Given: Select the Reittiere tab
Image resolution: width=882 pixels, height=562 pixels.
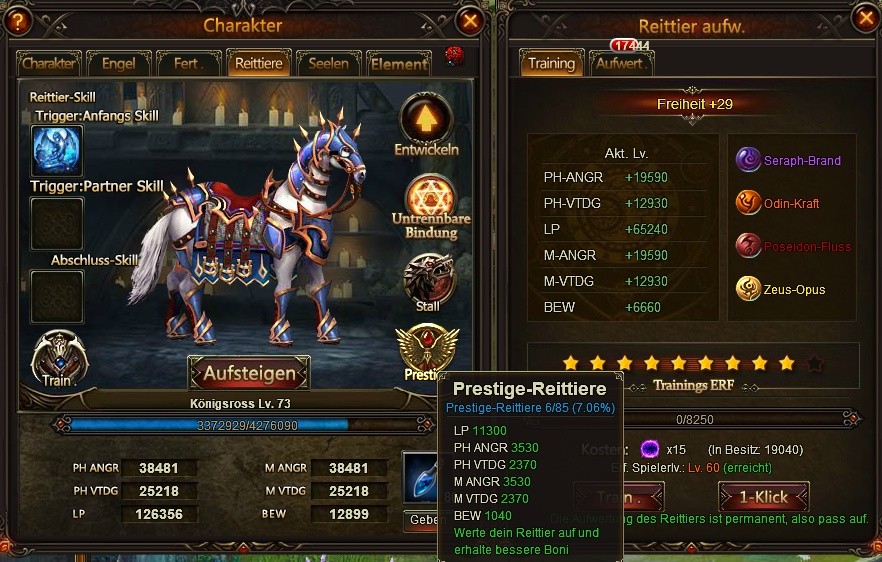Looking at the screenshot, I should coord(258,63).
